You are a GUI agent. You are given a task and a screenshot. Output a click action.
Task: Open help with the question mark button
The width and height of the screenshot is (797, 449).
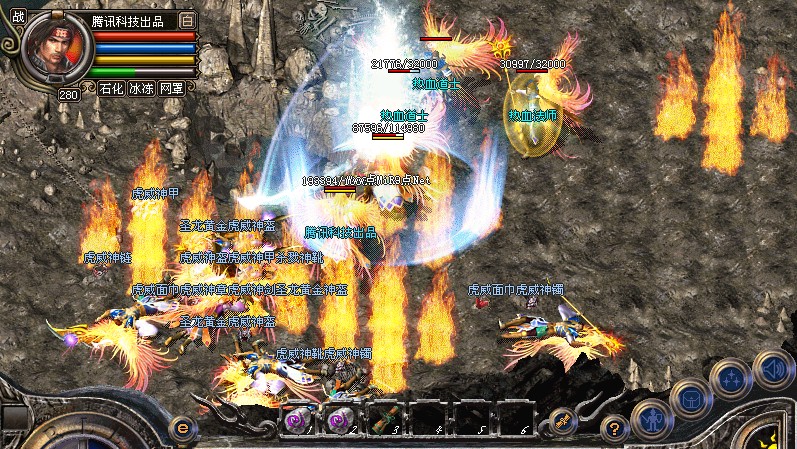tap(615, 426)
